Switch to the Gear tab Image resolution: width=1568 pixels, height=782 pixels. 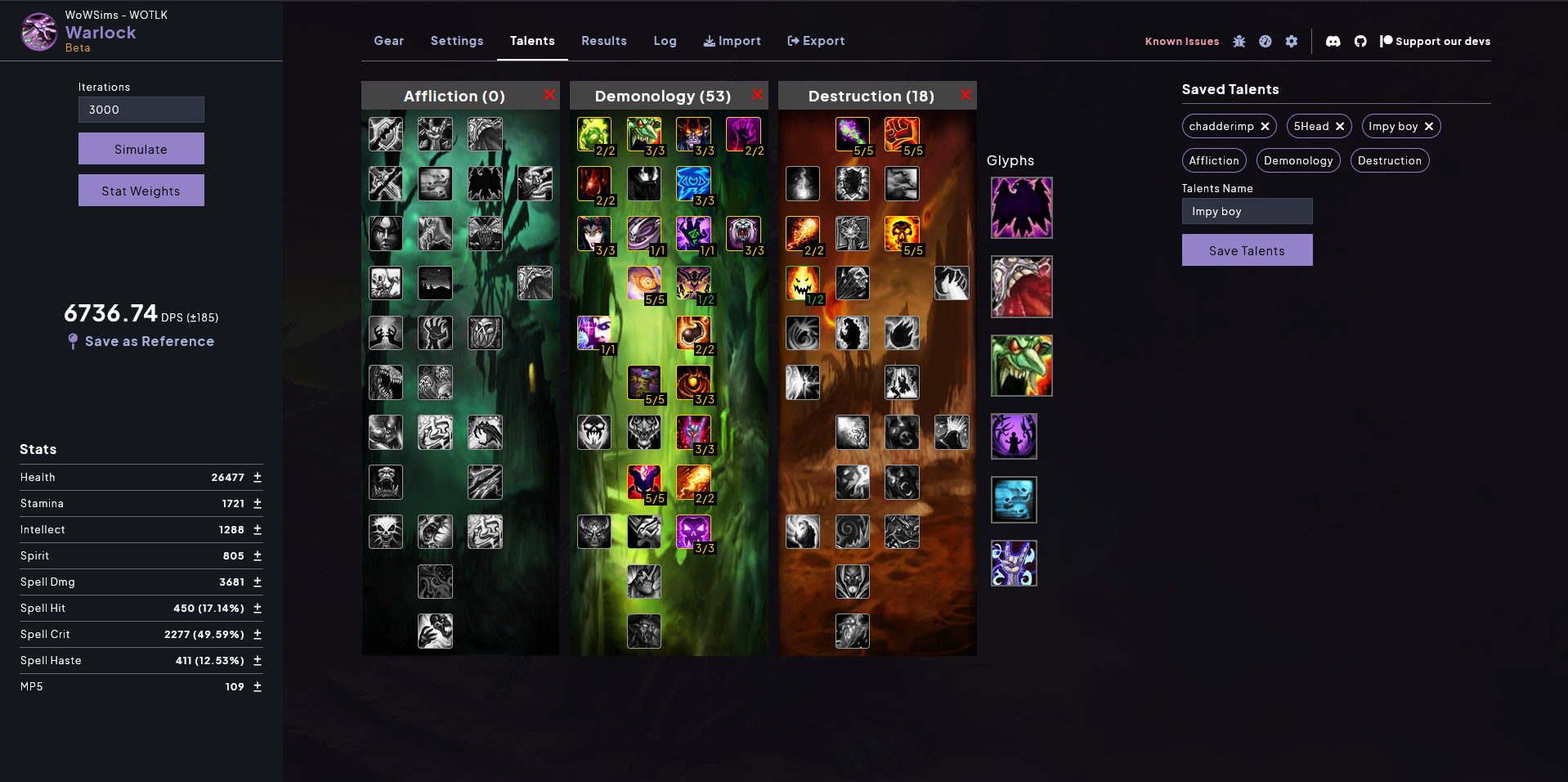click(x=388, y=41)
